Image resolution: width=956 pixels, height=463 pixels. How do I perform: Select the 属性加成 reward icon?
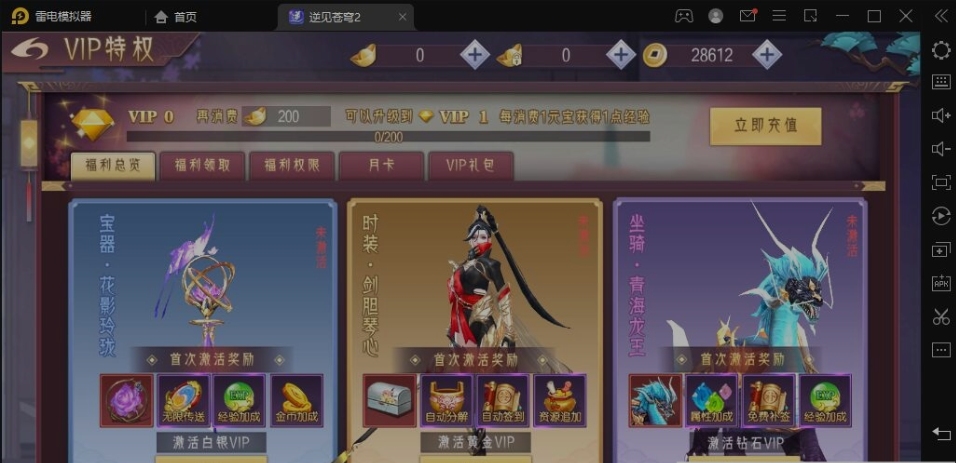pyautogui.click(x=711, y=400)
